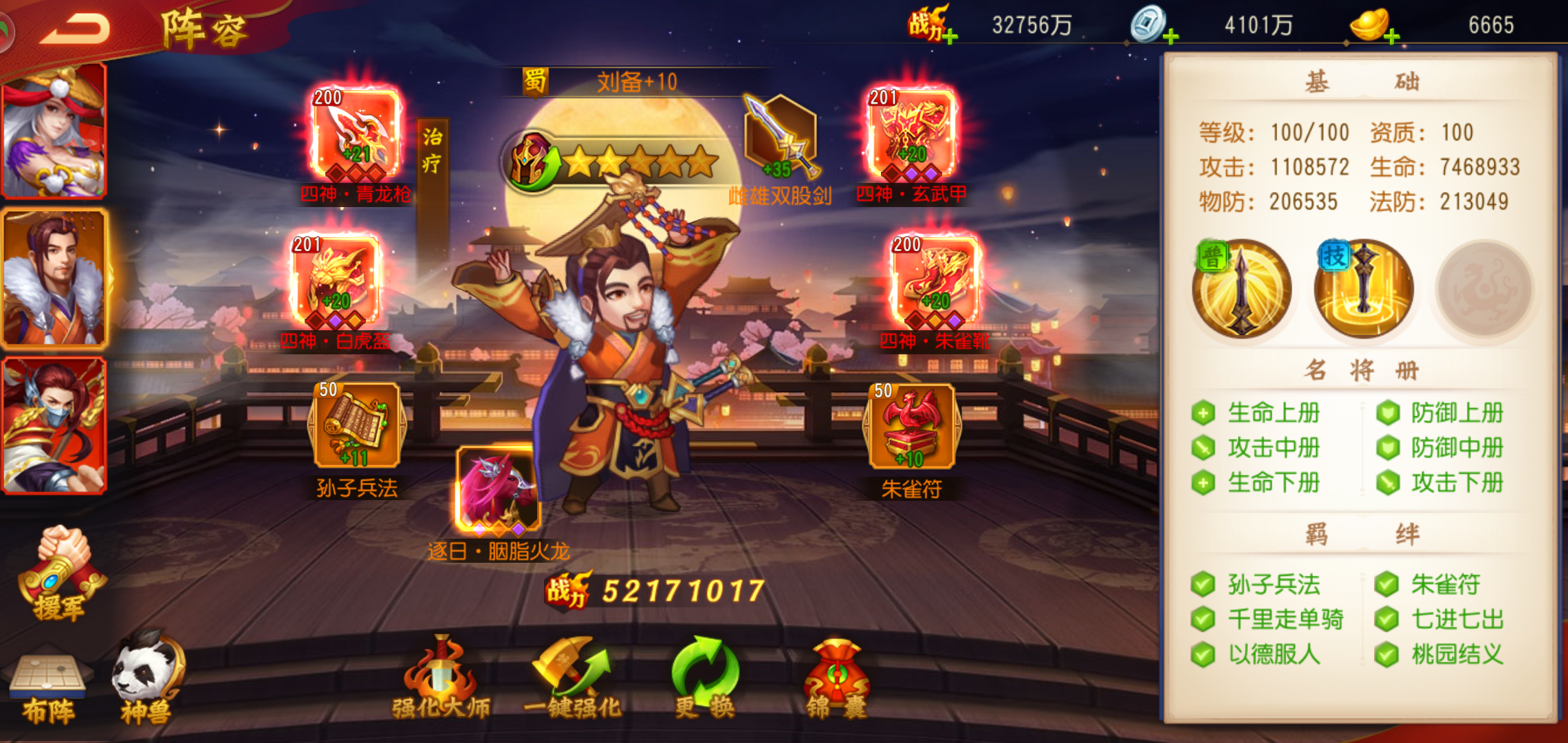Click the 更换 swap hero button
1568x743 pixels.
point(705,678)
